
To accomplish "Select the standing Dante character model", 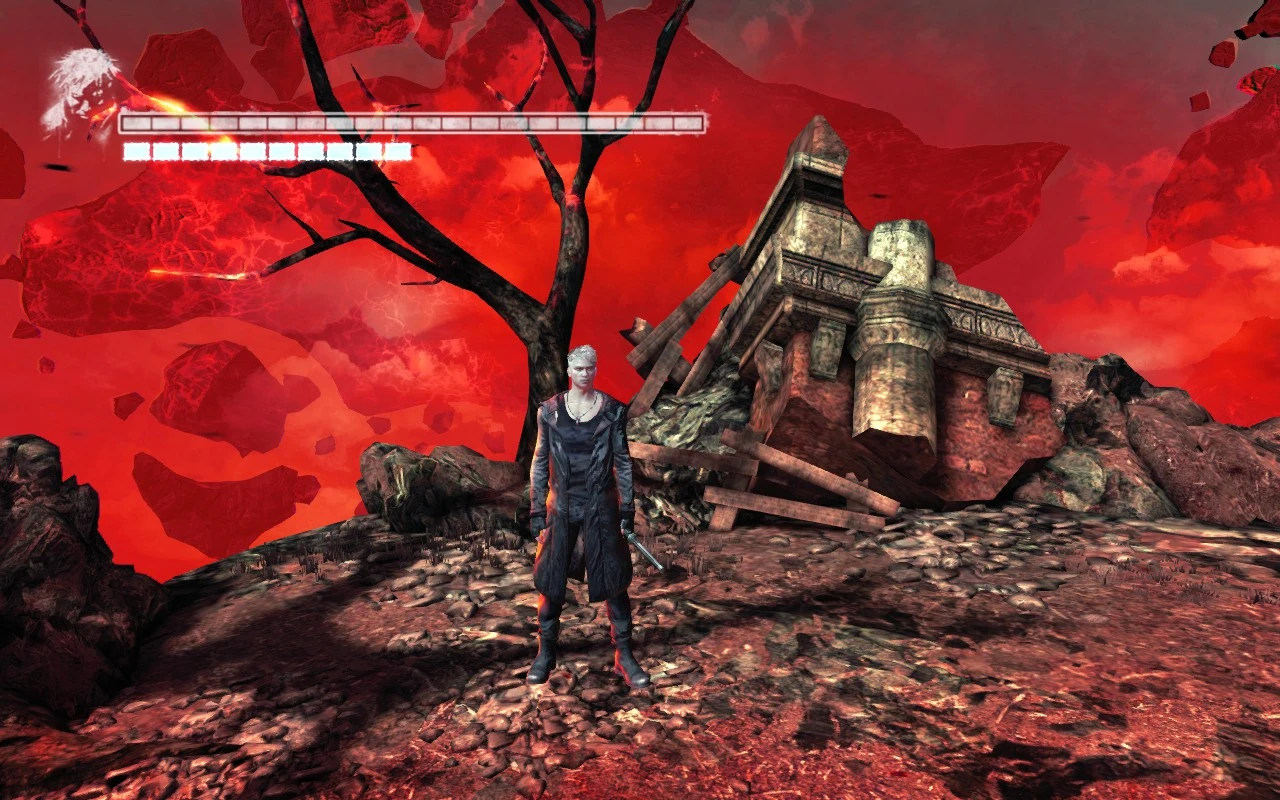I will tap(585, 500).
